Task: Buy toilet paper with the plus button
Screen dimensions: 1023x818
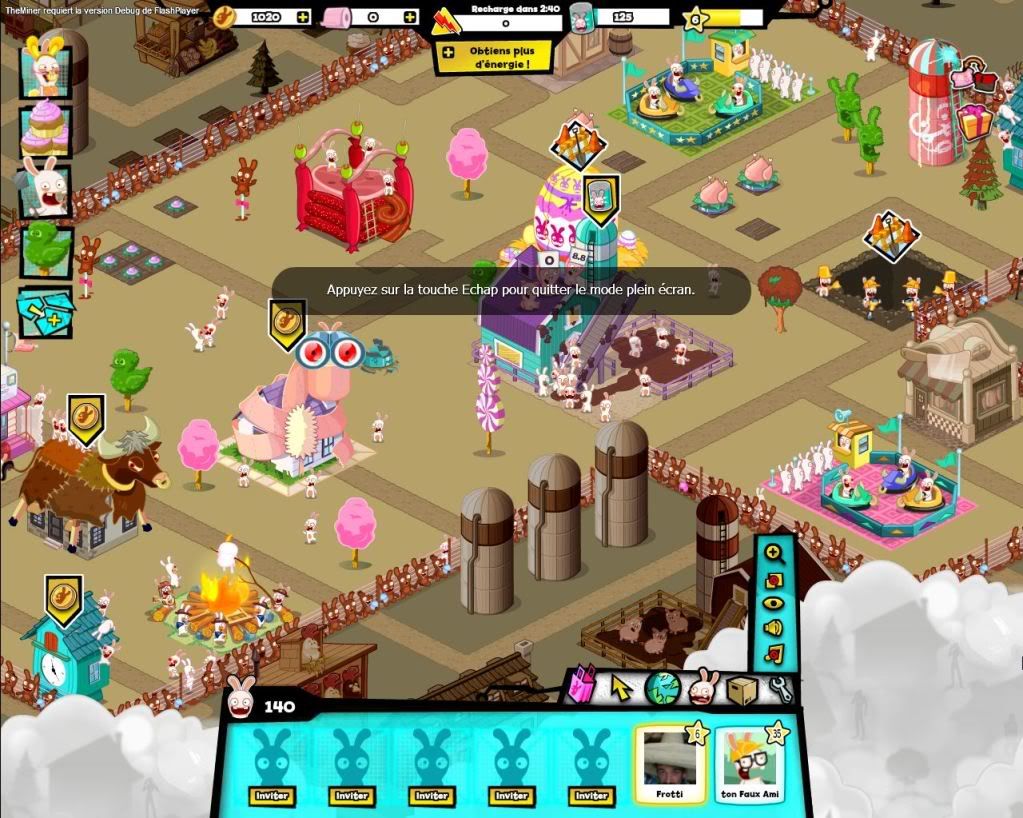Action: [x=410, y=17]
